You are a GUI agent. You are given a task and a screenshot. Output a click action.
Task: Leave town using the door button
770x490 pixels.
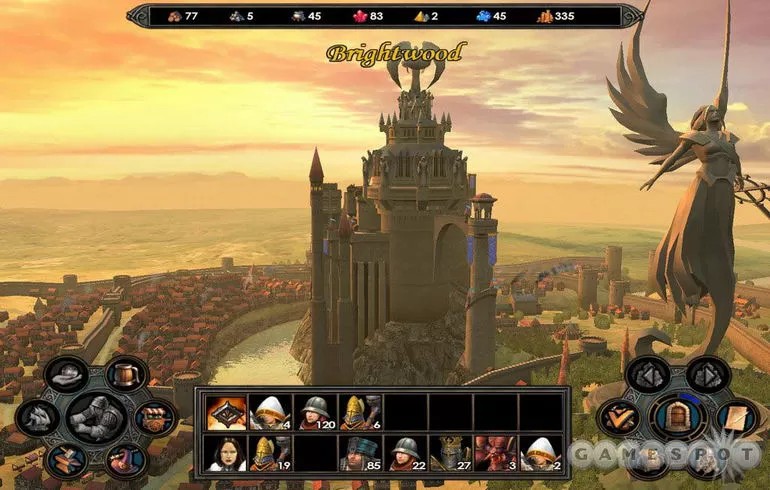677,417
